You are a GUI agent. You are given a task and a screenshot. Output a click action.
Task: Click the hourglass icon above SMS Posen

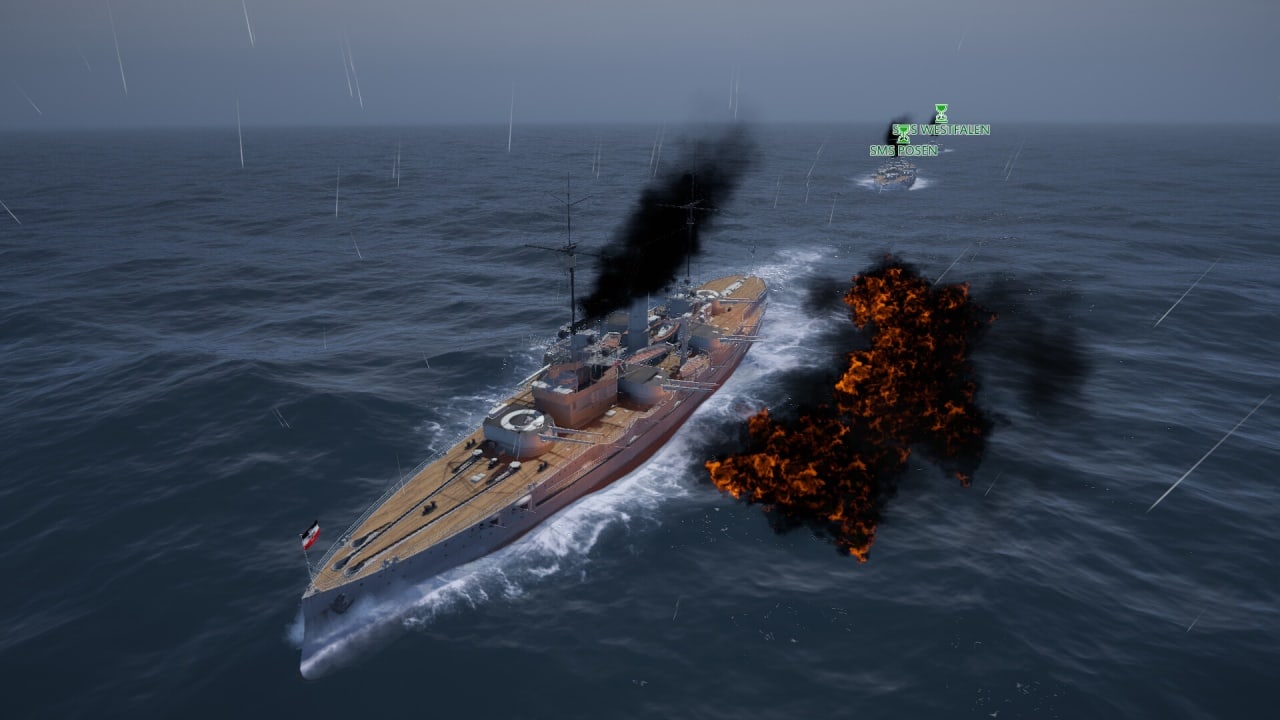[902, 133]
